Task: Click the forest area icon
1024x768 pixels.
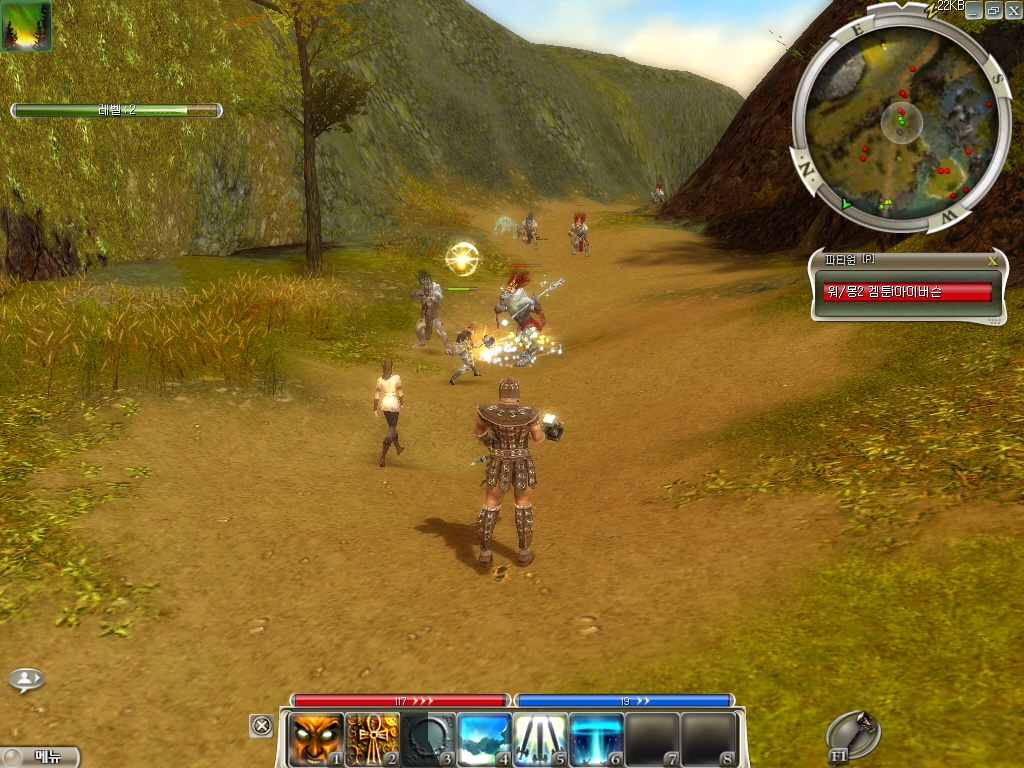Action: click(x=26, y=26)
